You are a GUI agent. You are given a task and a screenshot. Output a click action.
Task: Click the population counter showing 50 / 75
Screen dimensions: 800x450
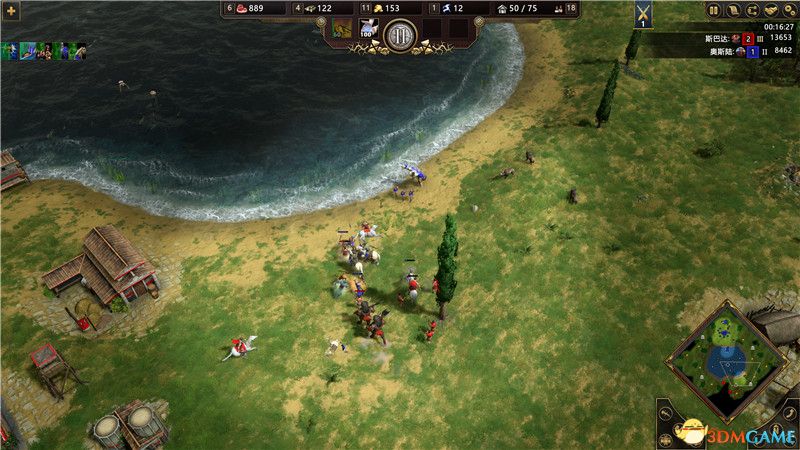tap(516, 8)
